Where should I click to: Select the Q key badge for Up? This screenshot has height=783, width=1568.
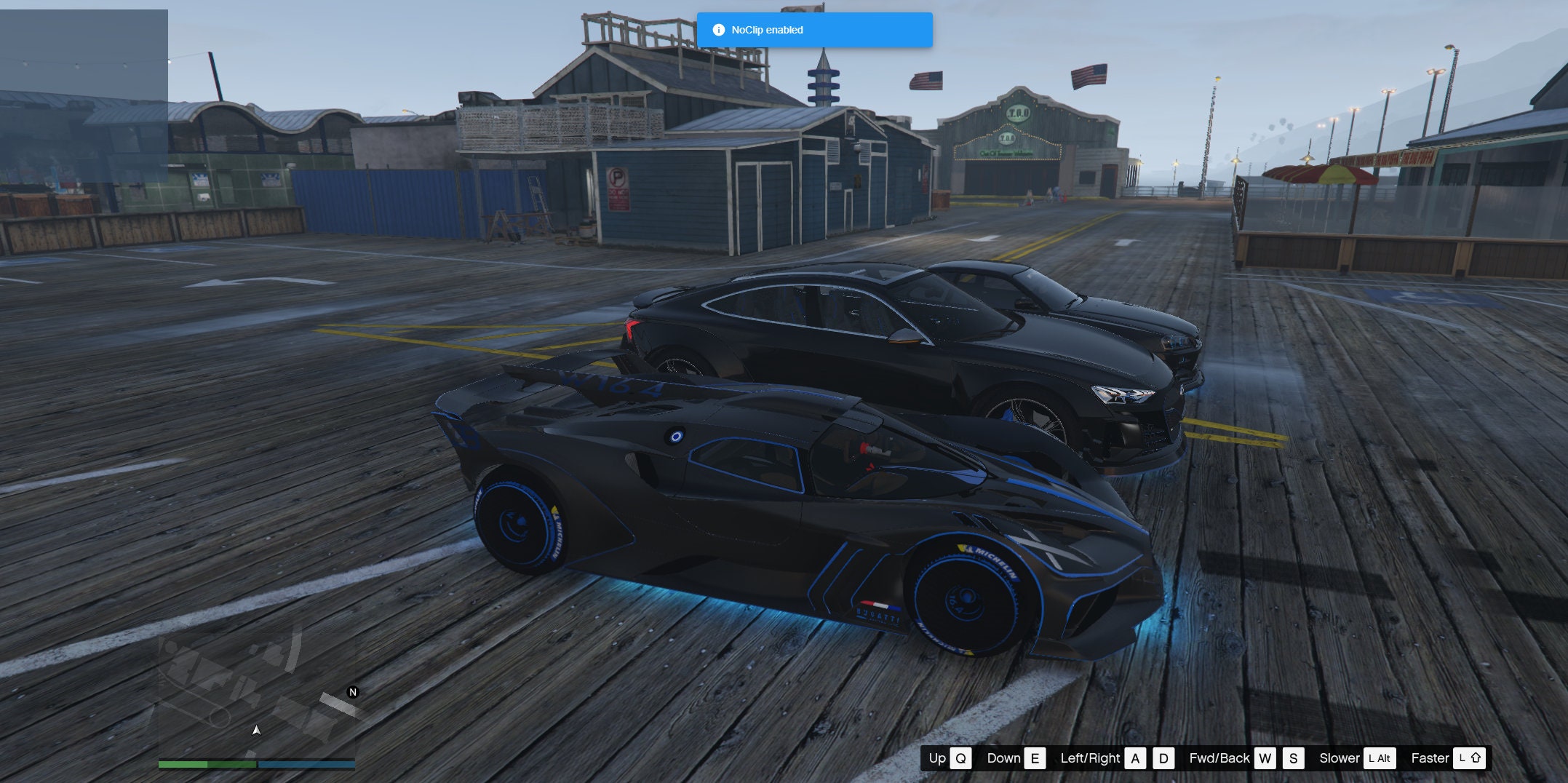960,758
